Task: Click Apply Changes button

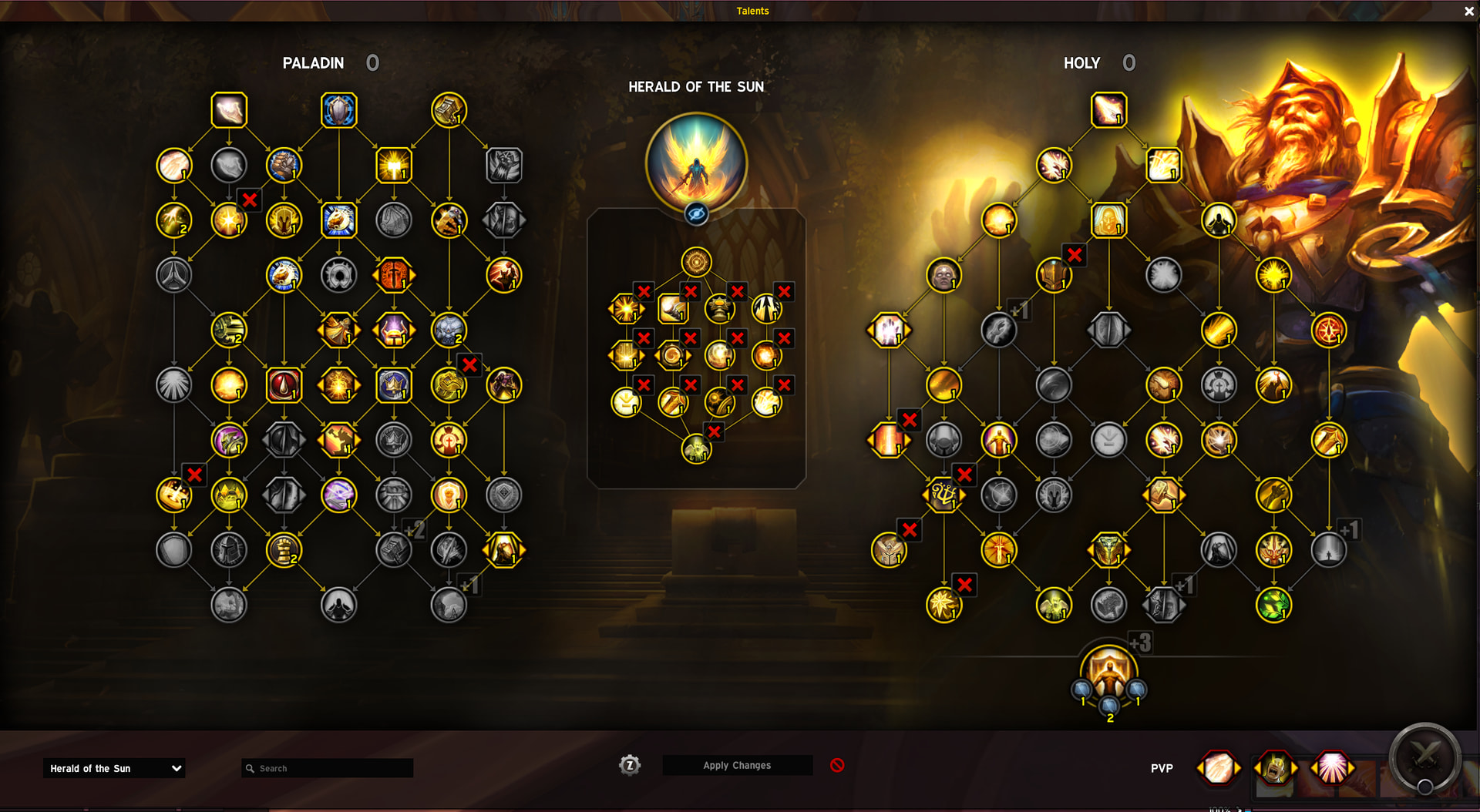Action: pyautogui.click(x=737, y=765)
